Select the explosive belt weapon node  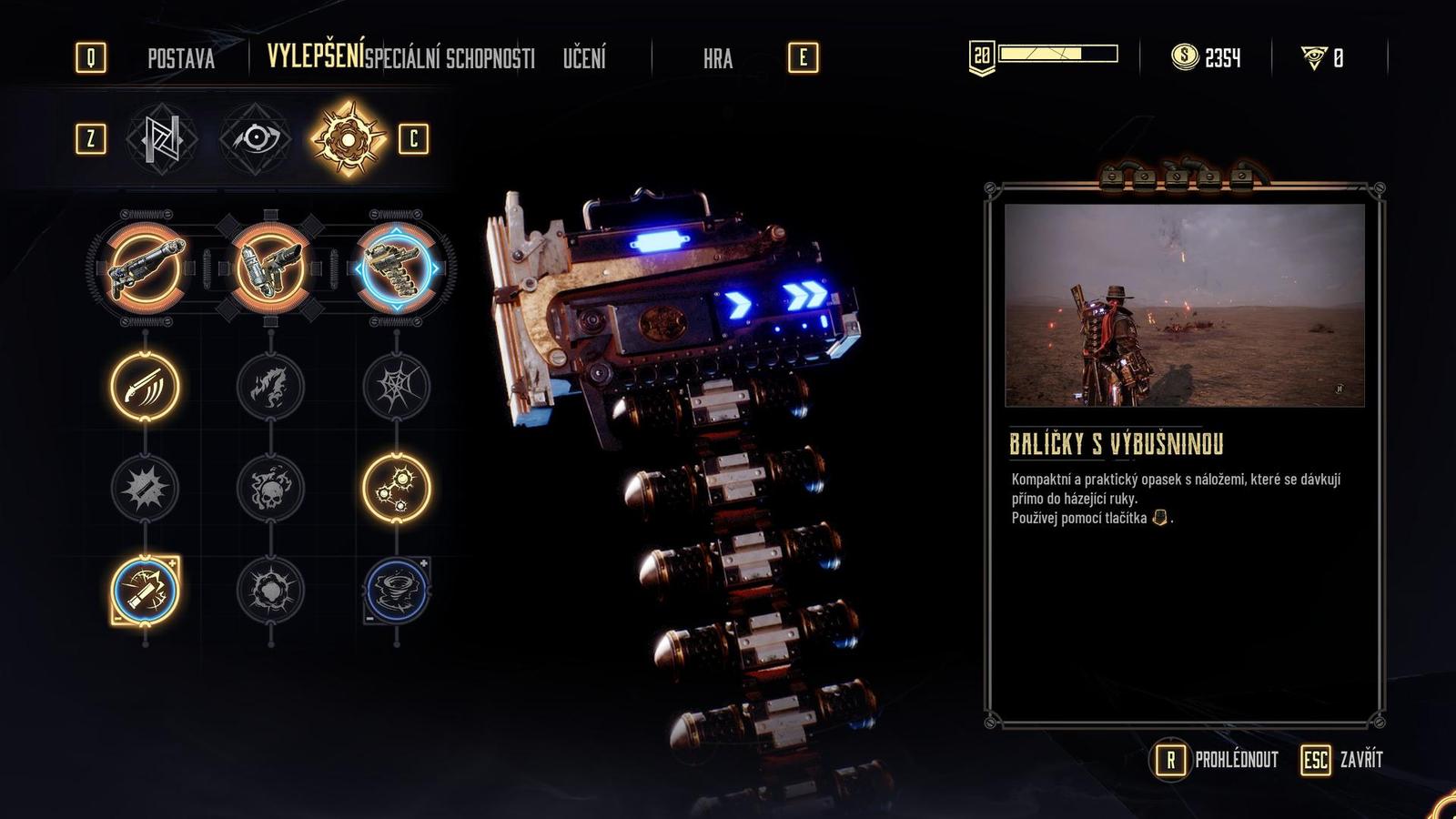(x=396, y=268)
